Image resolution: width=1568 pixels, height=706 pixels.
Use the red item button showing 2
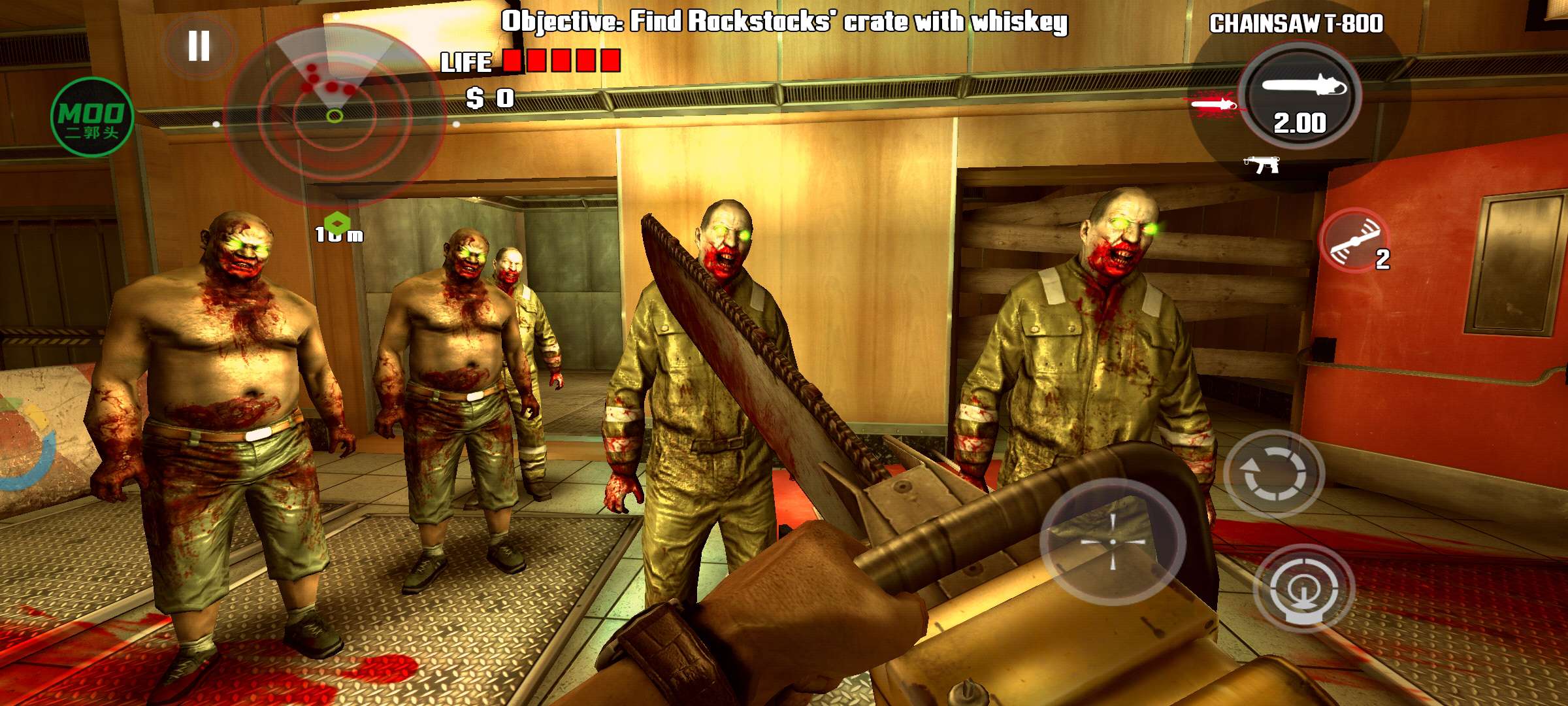pos(1355,240)
